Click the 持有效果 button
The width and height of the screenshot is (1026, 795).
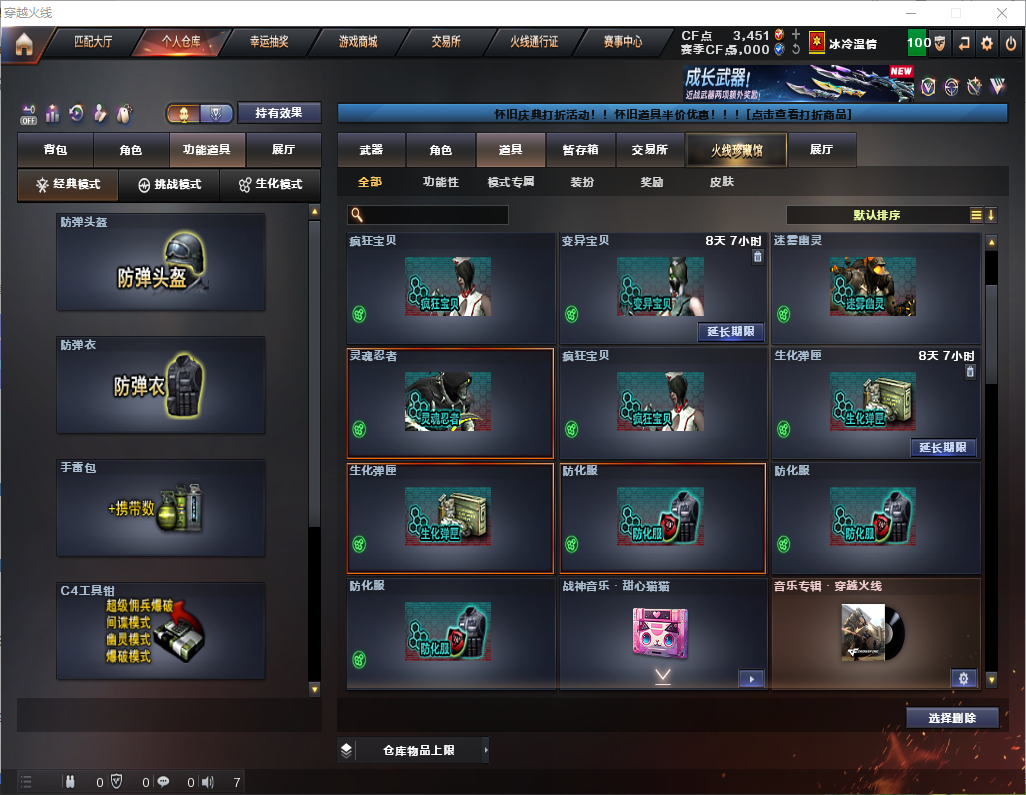tap(279, 113)
